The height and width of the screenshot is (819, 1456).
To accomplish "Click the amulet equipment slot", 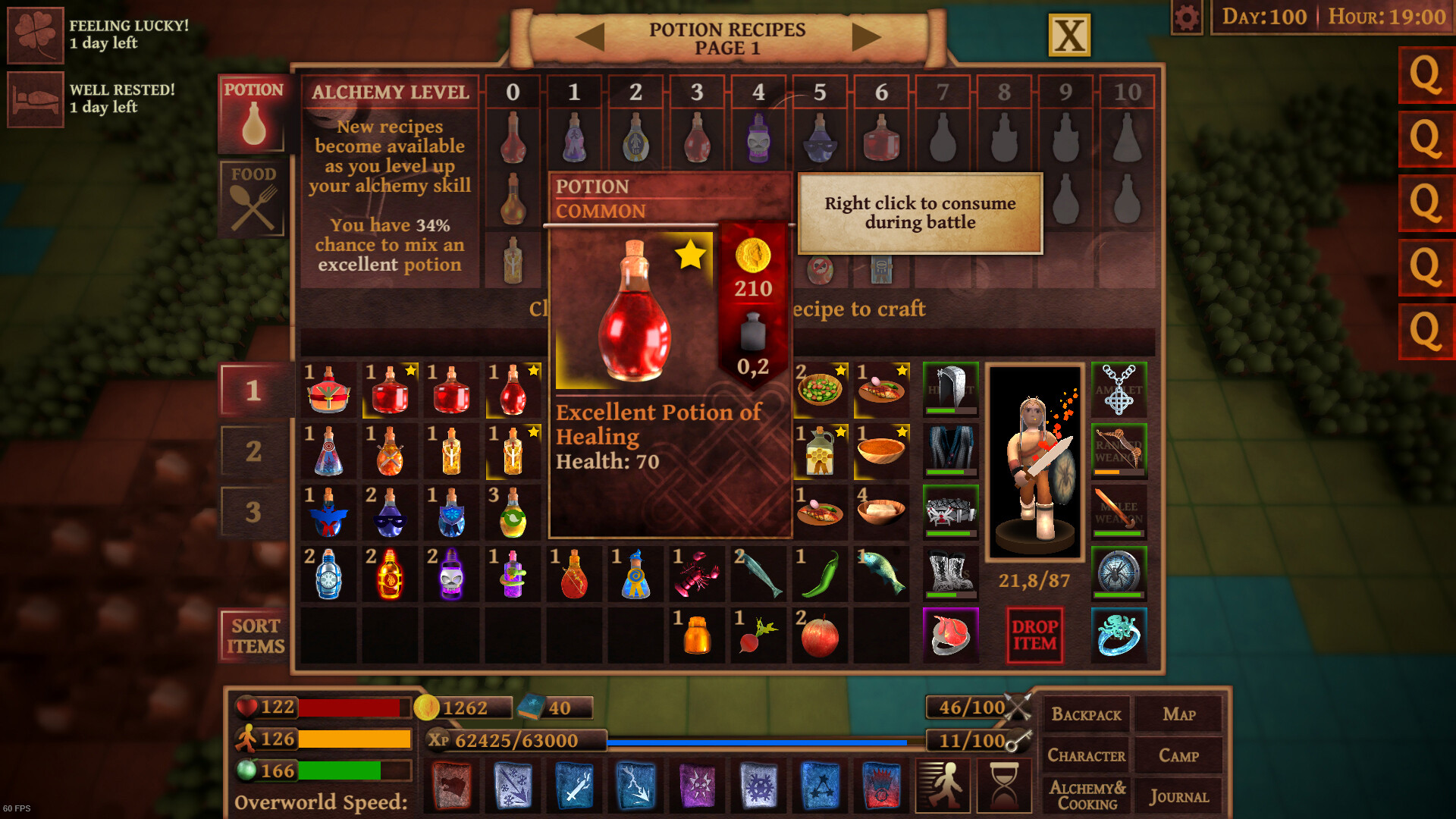I will [x=1119, y=389].
